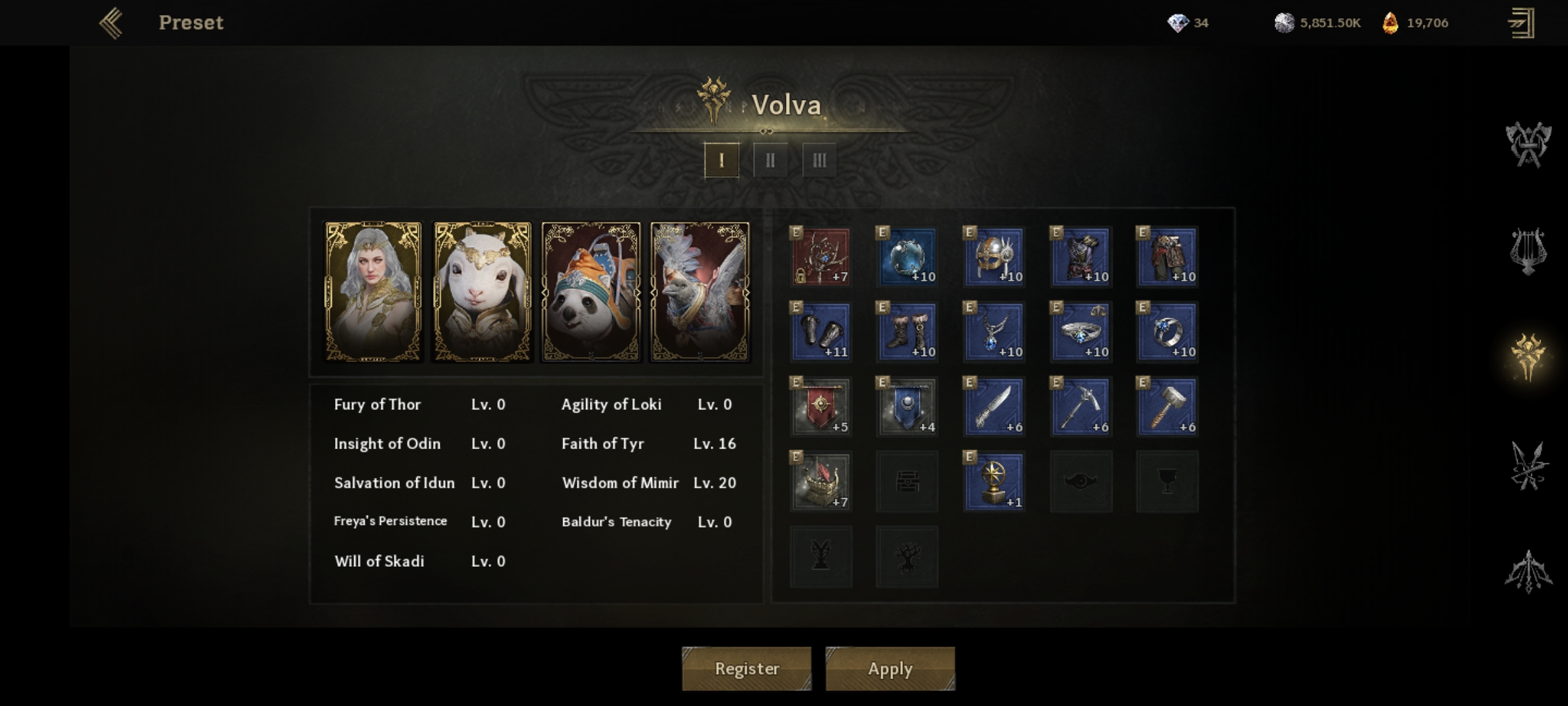1568x706 pixels.
Task: Select the white lamb pet card
Action: click(x=482, y=292)
